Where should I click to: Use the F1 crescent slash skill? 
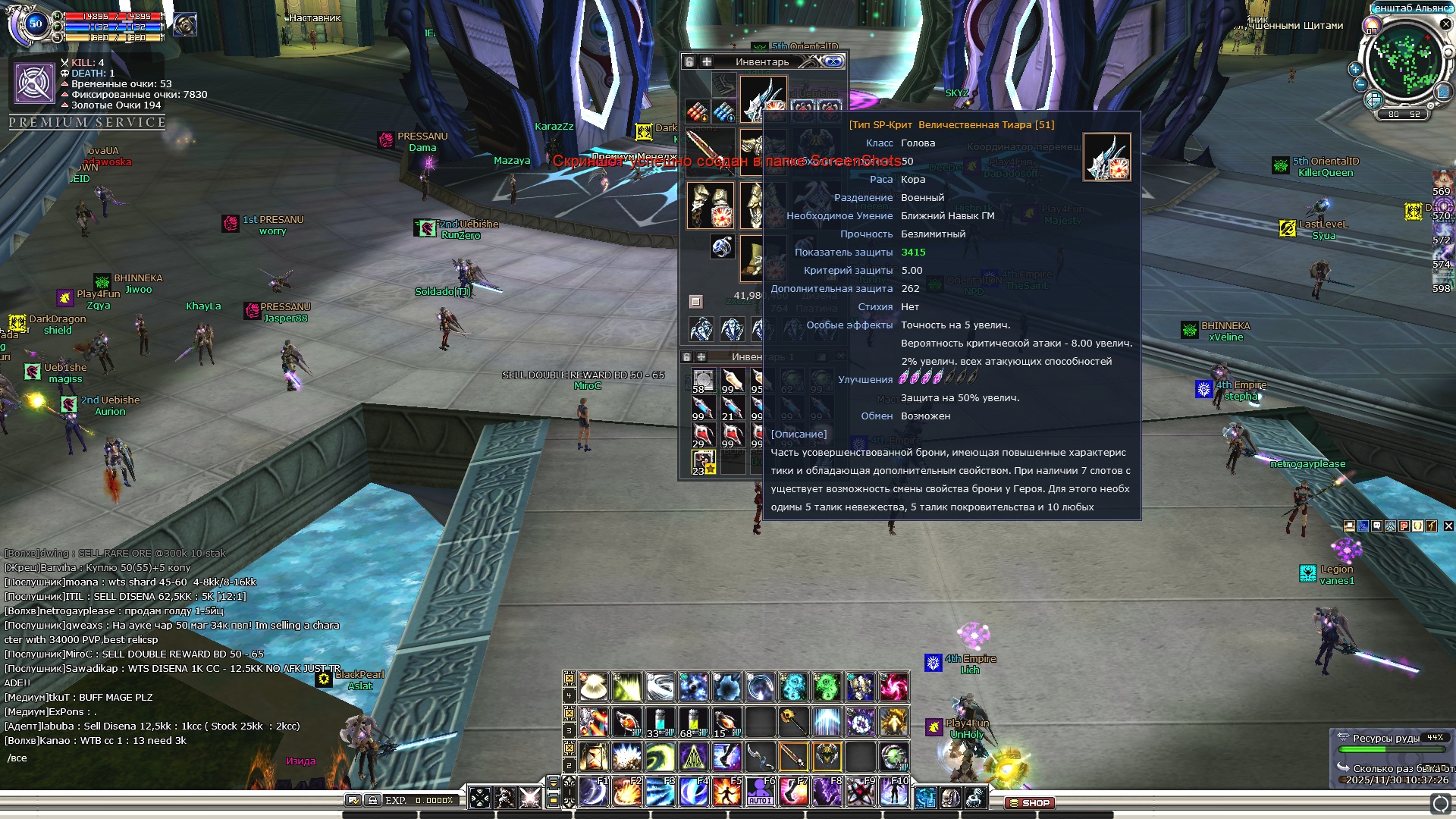[x=593, y=792]
